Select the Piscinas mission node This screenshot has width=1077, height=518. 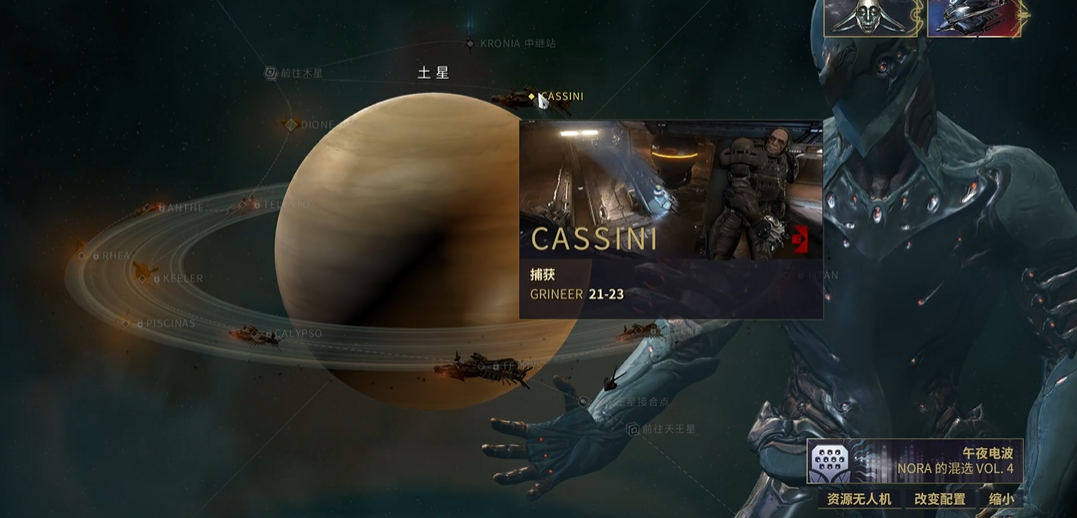pos(126,324)
